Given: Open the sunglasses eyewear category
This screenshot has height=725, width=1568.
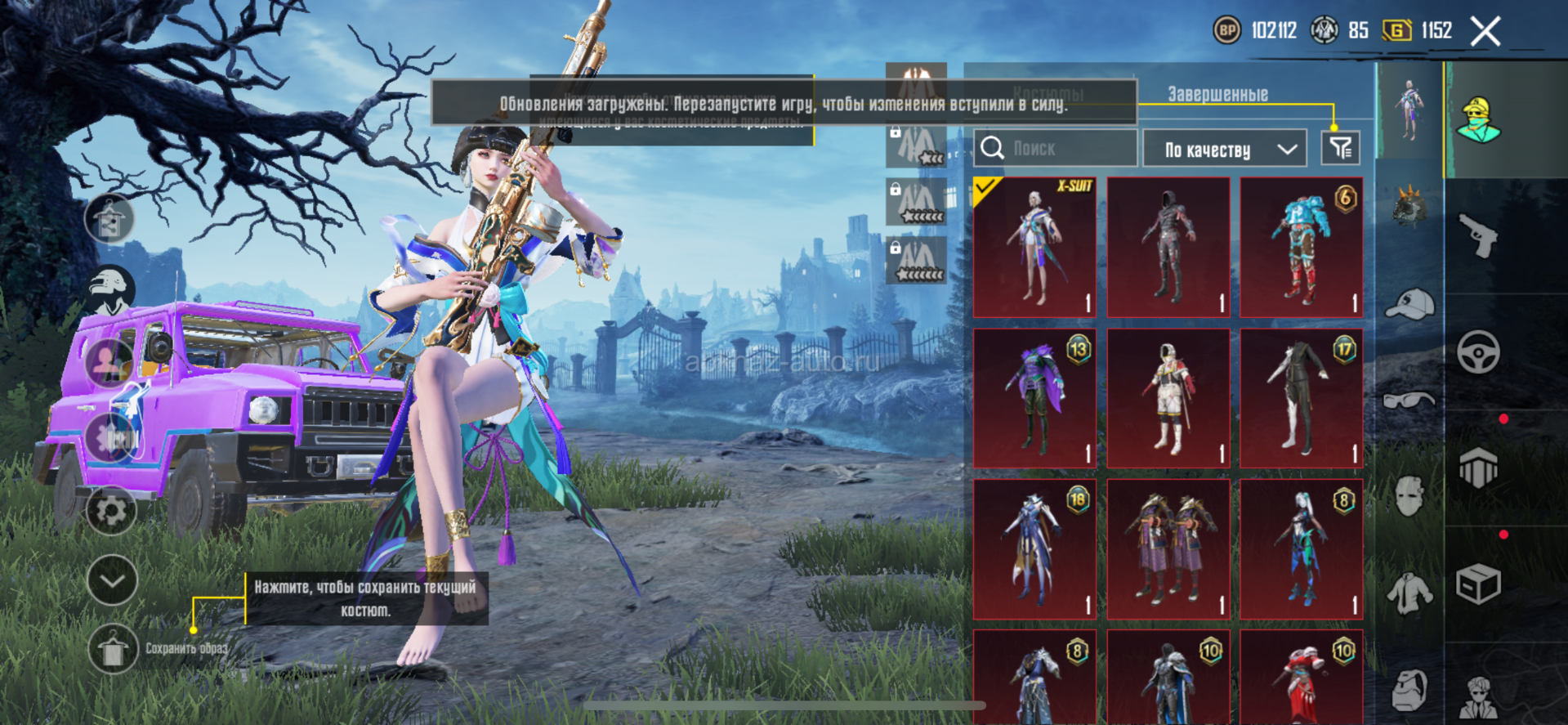Looking at the screenshot, I should [1410, 401].
